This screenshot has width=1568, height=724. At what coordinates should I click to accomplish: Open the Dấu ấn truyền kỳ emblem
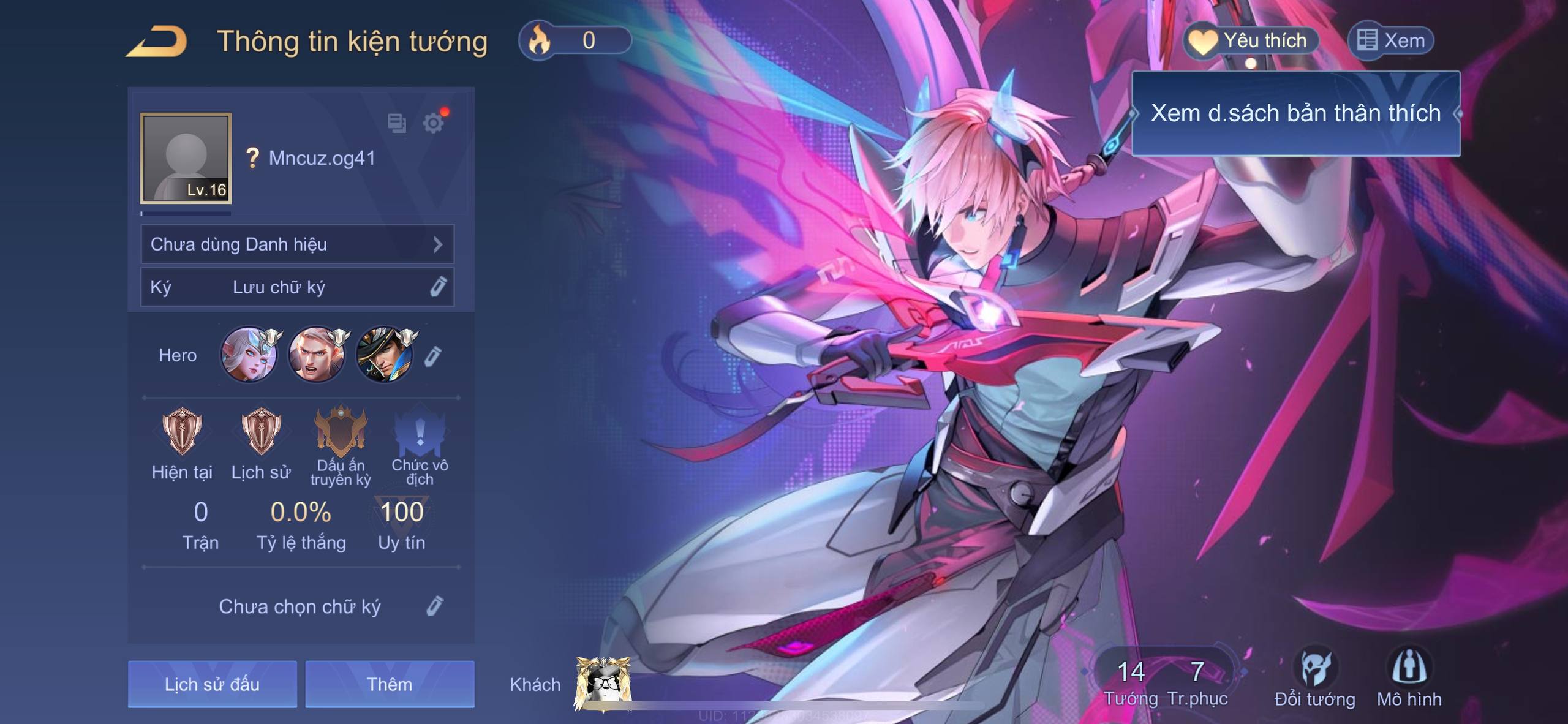coord(341,431)
